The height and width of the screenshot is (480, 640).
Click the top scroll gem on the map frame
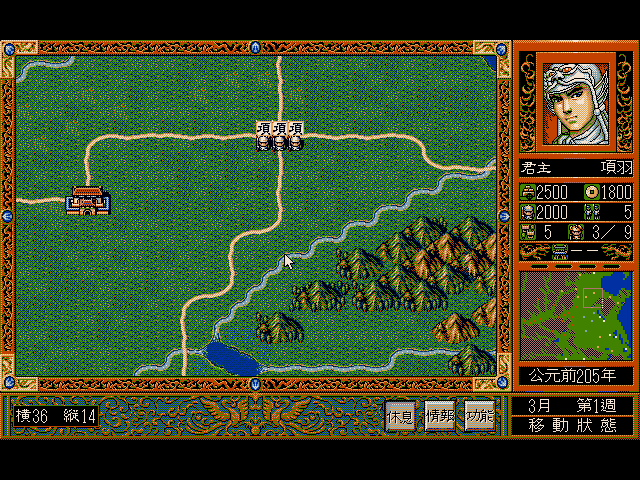256,47
